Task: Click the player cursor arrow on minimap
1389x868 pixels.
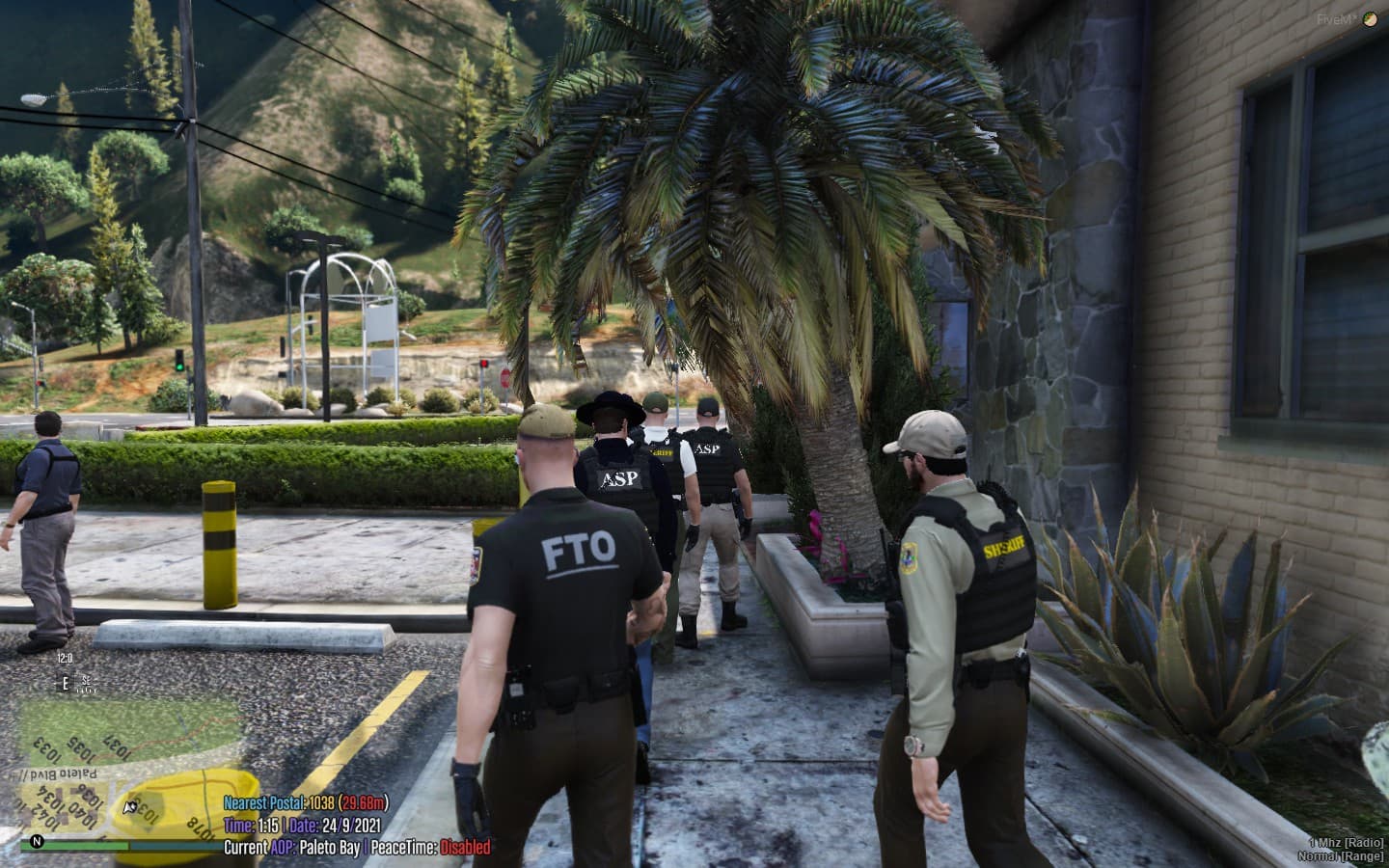Action: click(x=128, y=805)
